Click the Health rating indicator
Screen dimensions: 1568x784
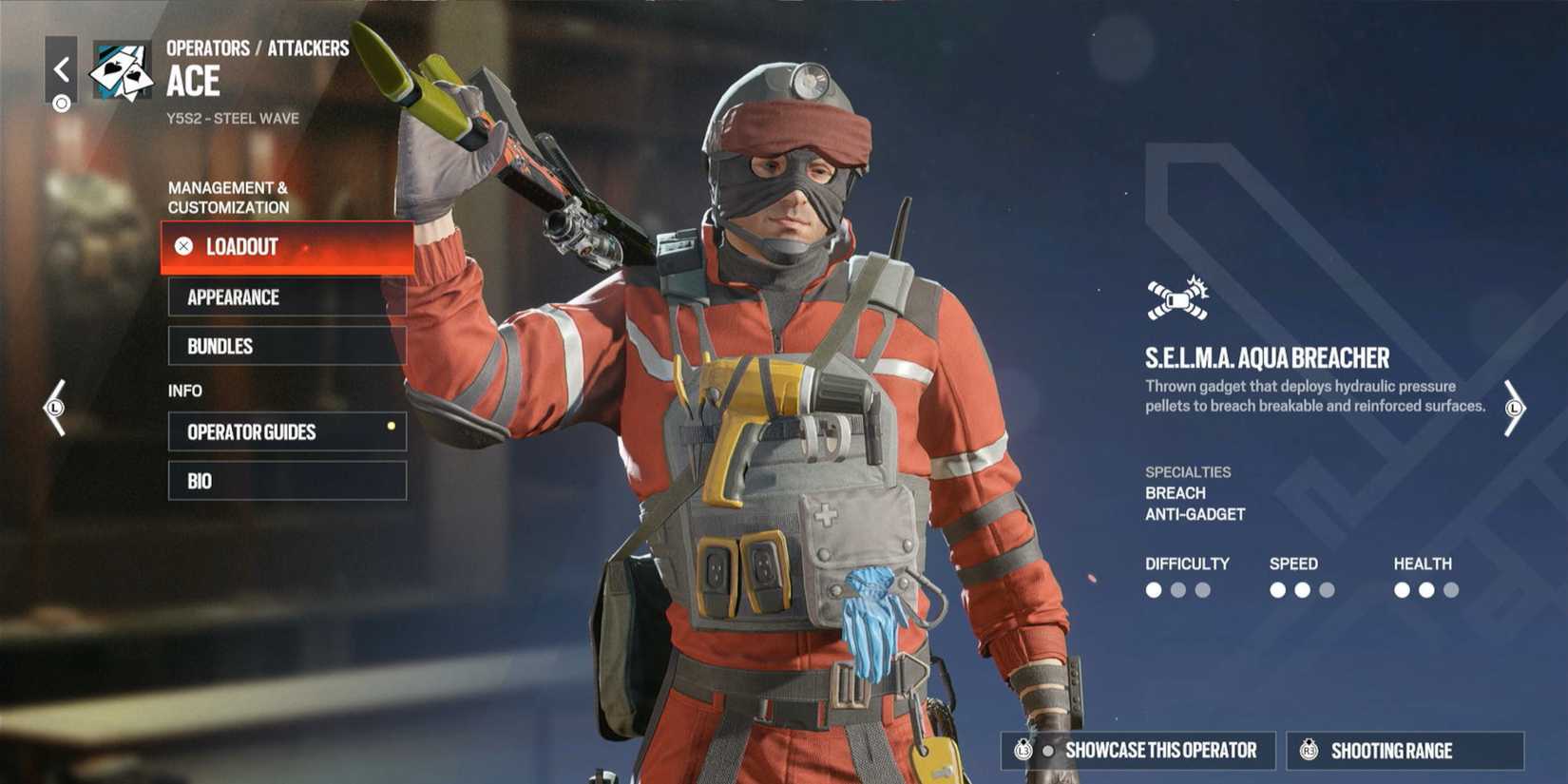(x=1425, y=589)
